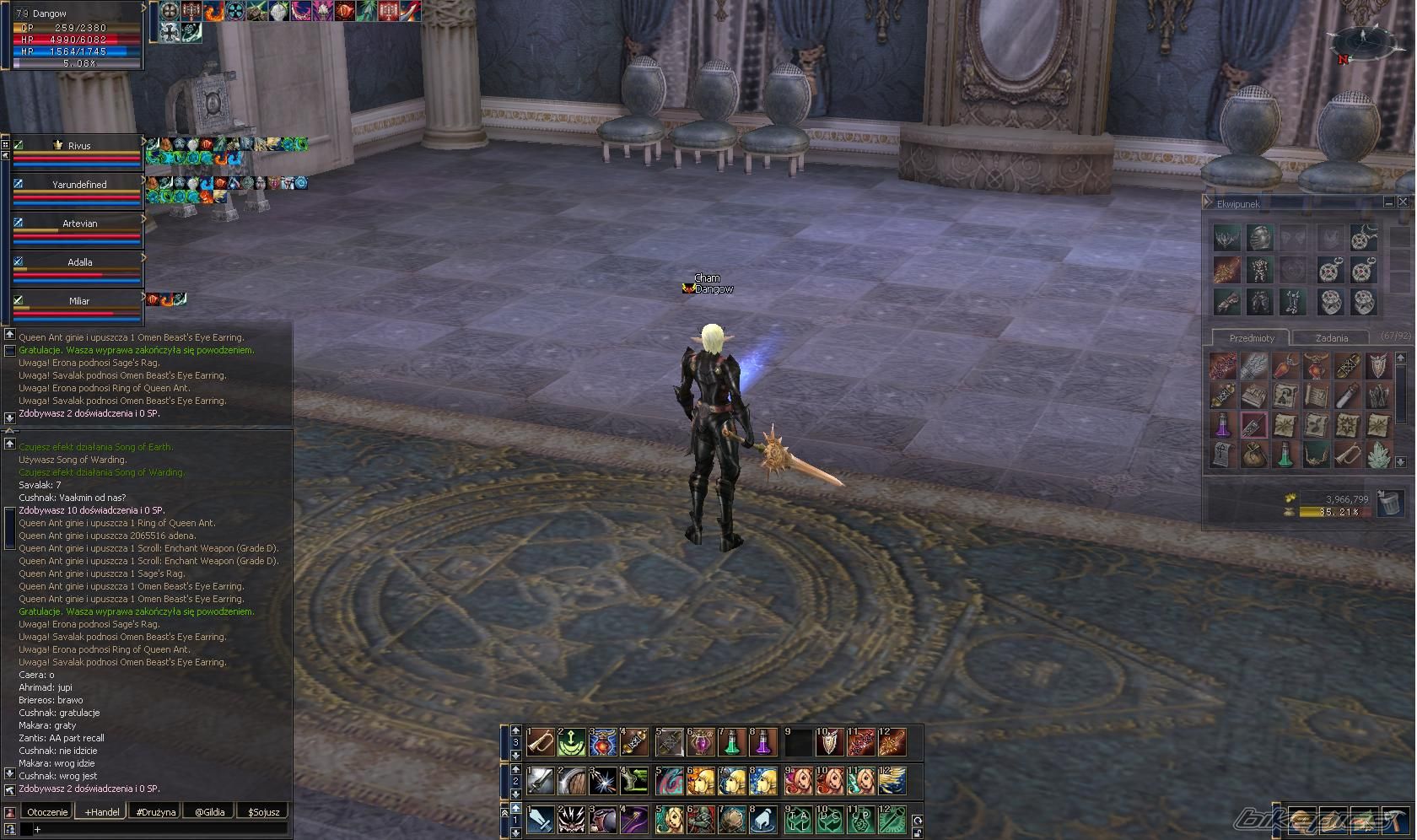Switch to the +Handel chat channel
Screen dimensions: 1417x840
point(102,812)
